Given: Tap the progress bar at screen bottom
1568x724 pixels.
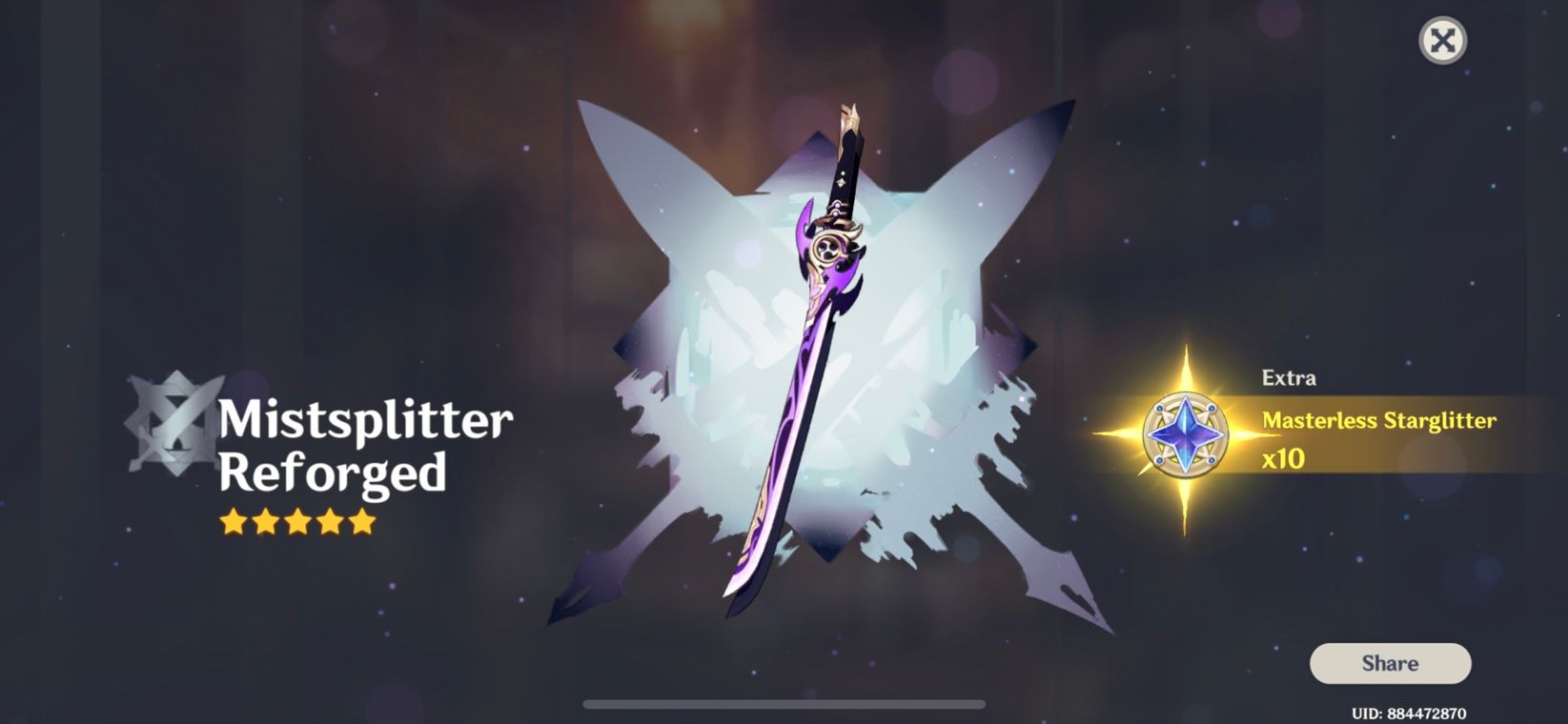Looking at the screenshot, I should (x=784, y=702).
